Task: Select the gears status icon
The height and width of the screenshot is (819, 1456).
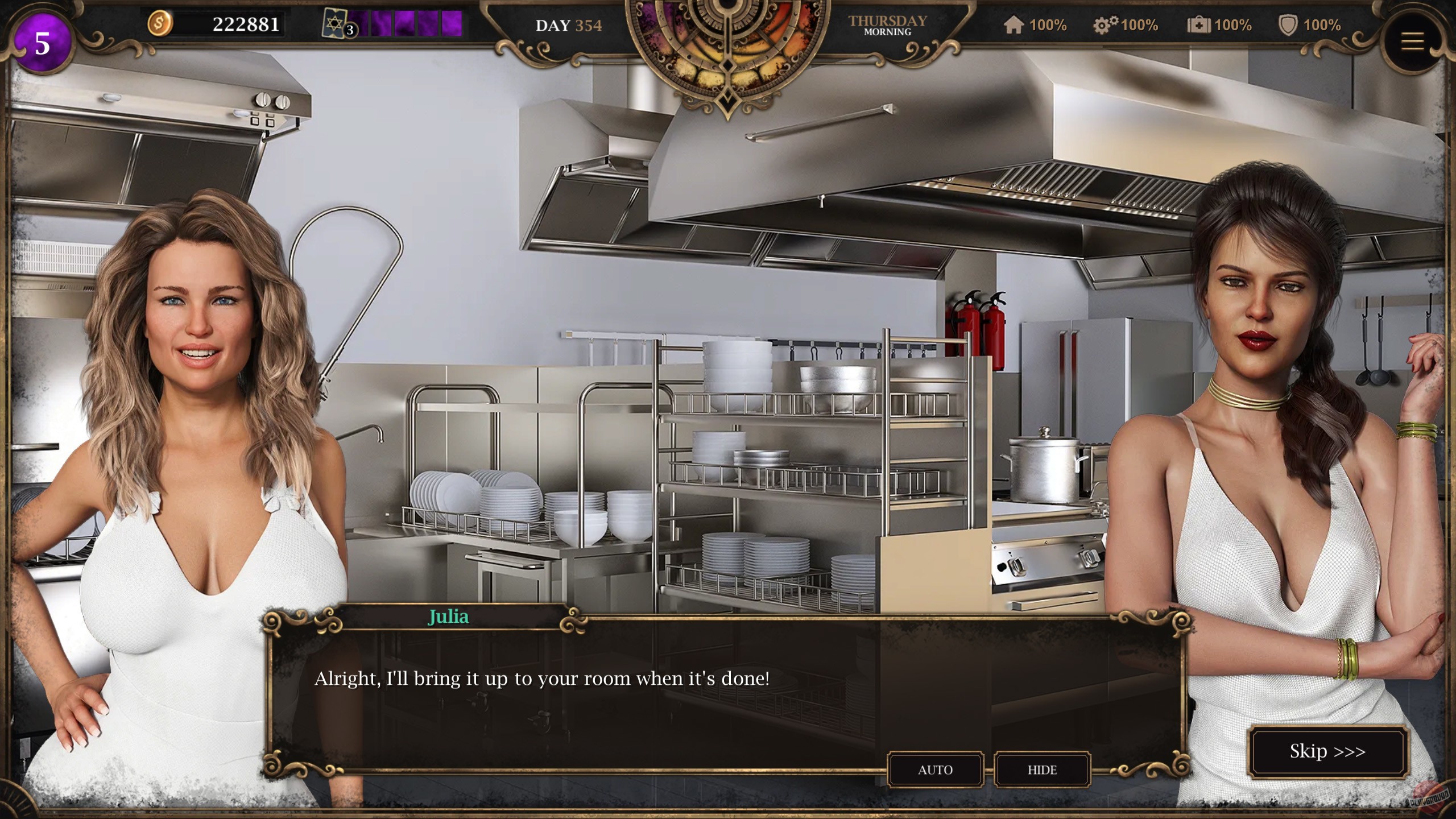Action: click(1105, 25)
